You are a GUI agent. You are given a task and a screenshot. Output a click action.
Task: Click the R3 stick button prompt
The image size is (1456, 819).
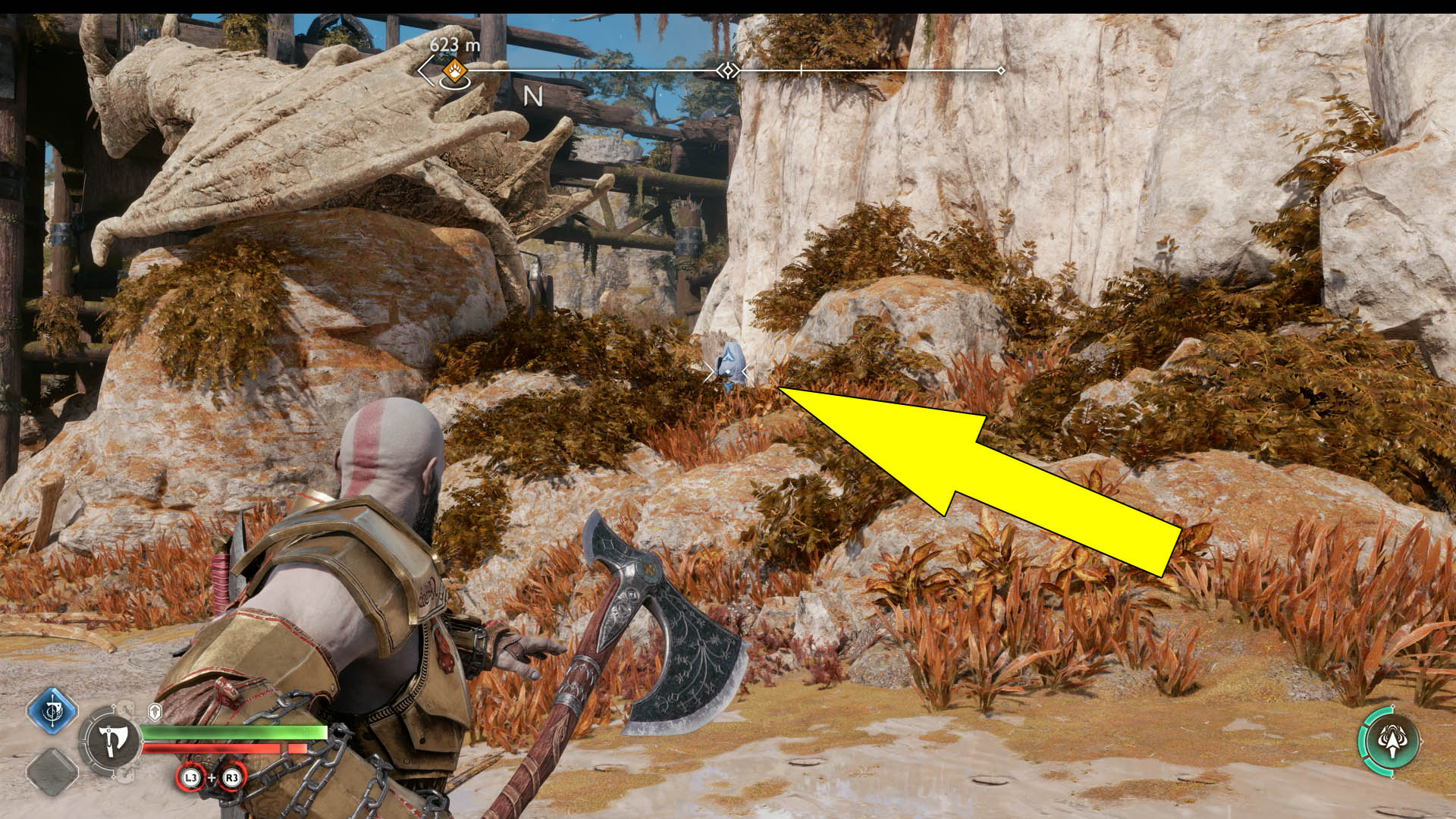pos(231,779)
